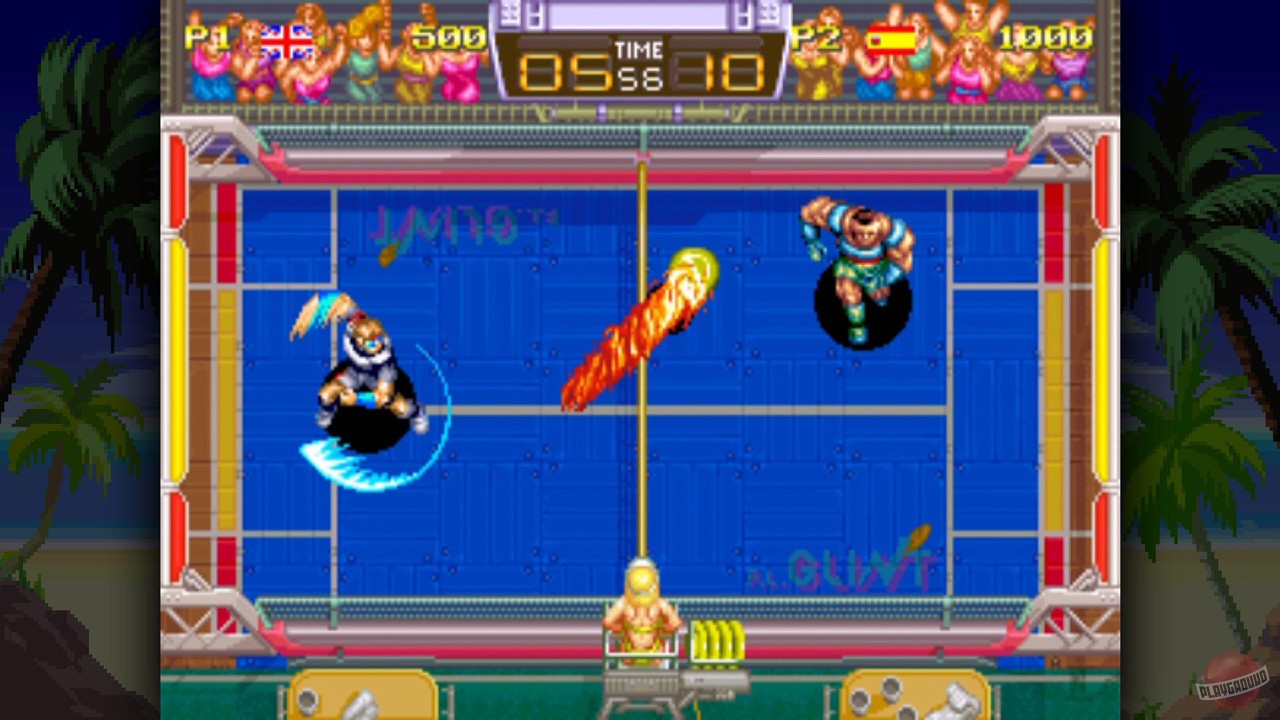1280x720 pixels.
Task: Click the TIME label on the timer
Action: (640, 50)
